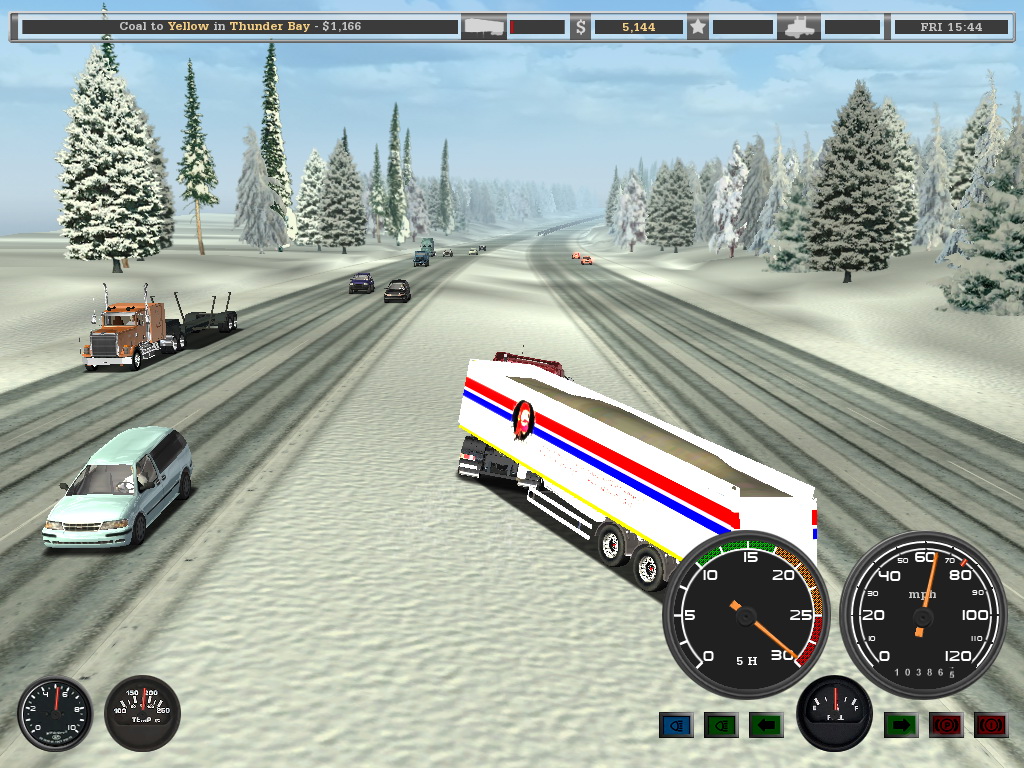Activate the left turn signal arrow
This screenshot has height=768, width=1024.
point(766,725)
